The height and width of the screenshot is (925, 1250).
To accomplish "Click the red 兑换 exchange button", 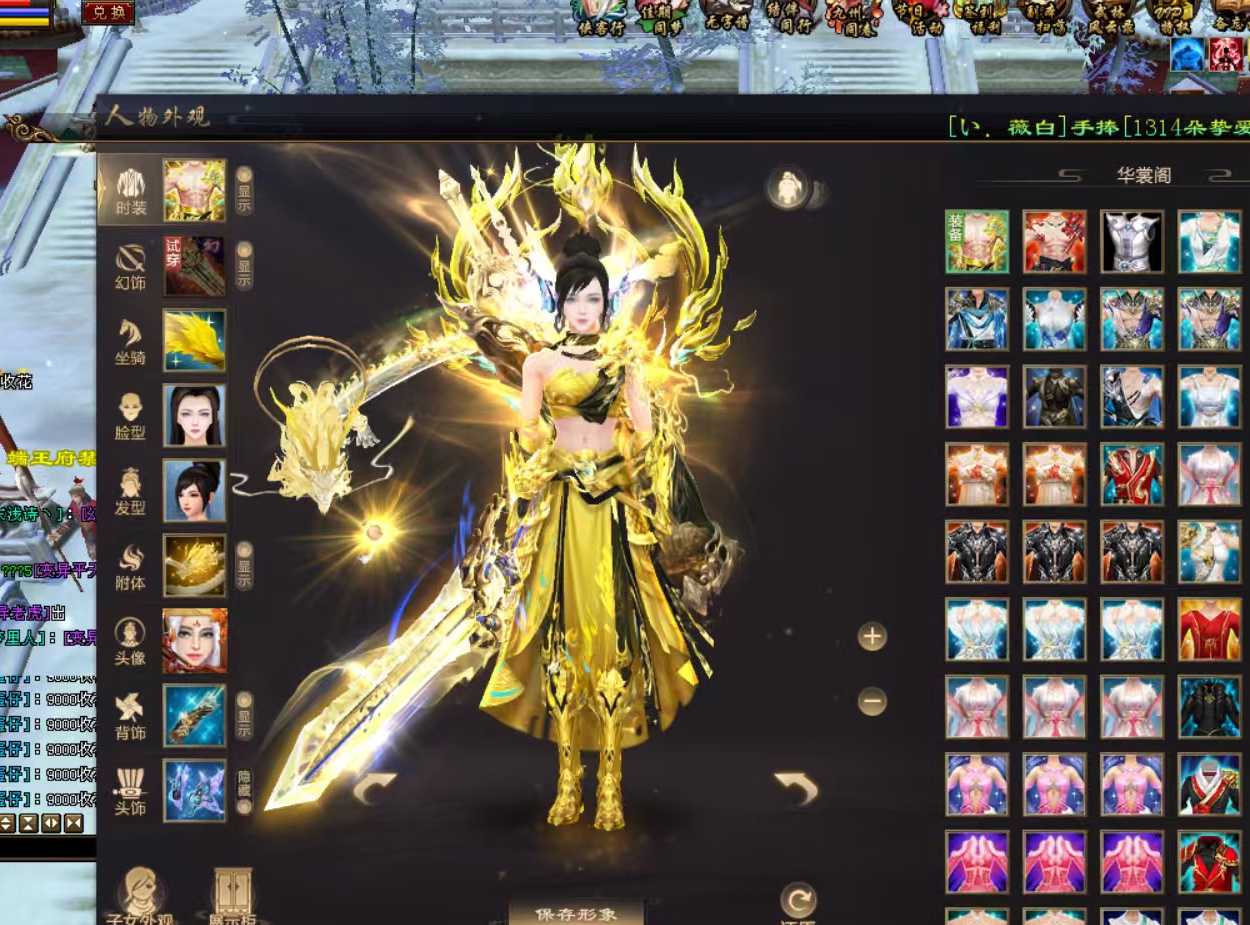I will (108, 12).
